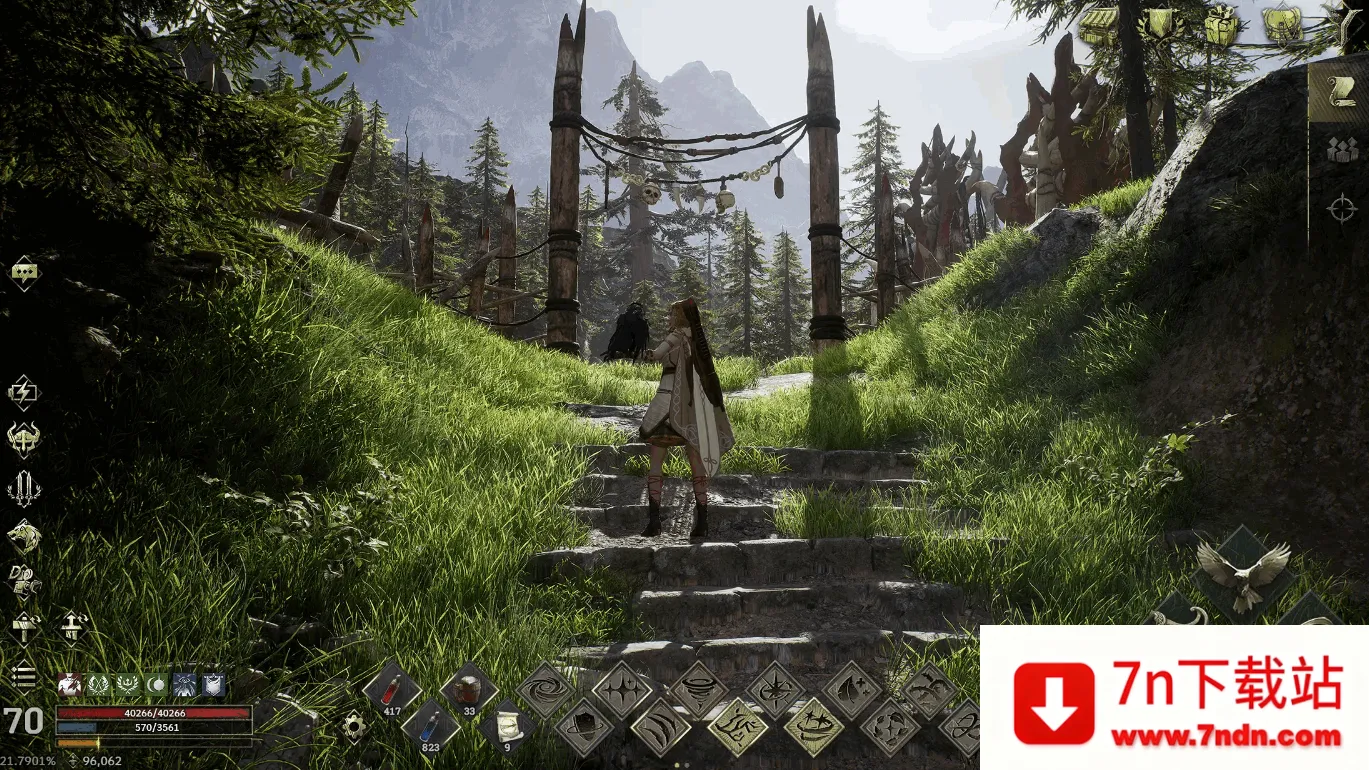
Task: Trigger the shield with orbit ring skill
Action: pos(583,727)
